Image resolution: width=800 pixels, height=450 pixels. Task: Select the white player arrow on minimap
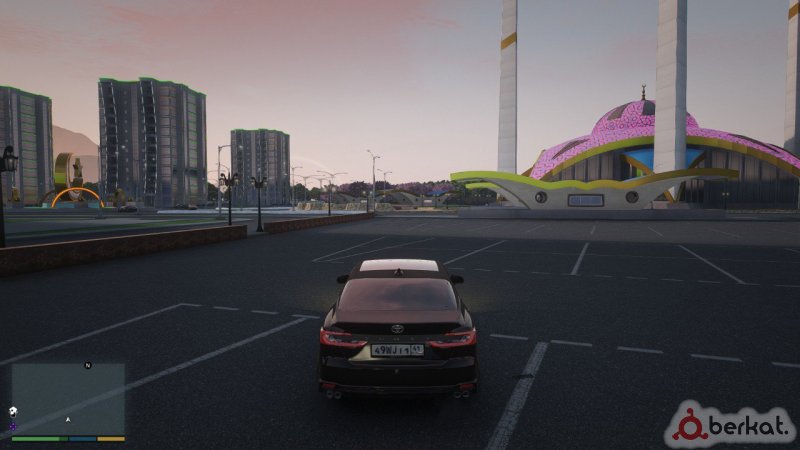point(68,419)
